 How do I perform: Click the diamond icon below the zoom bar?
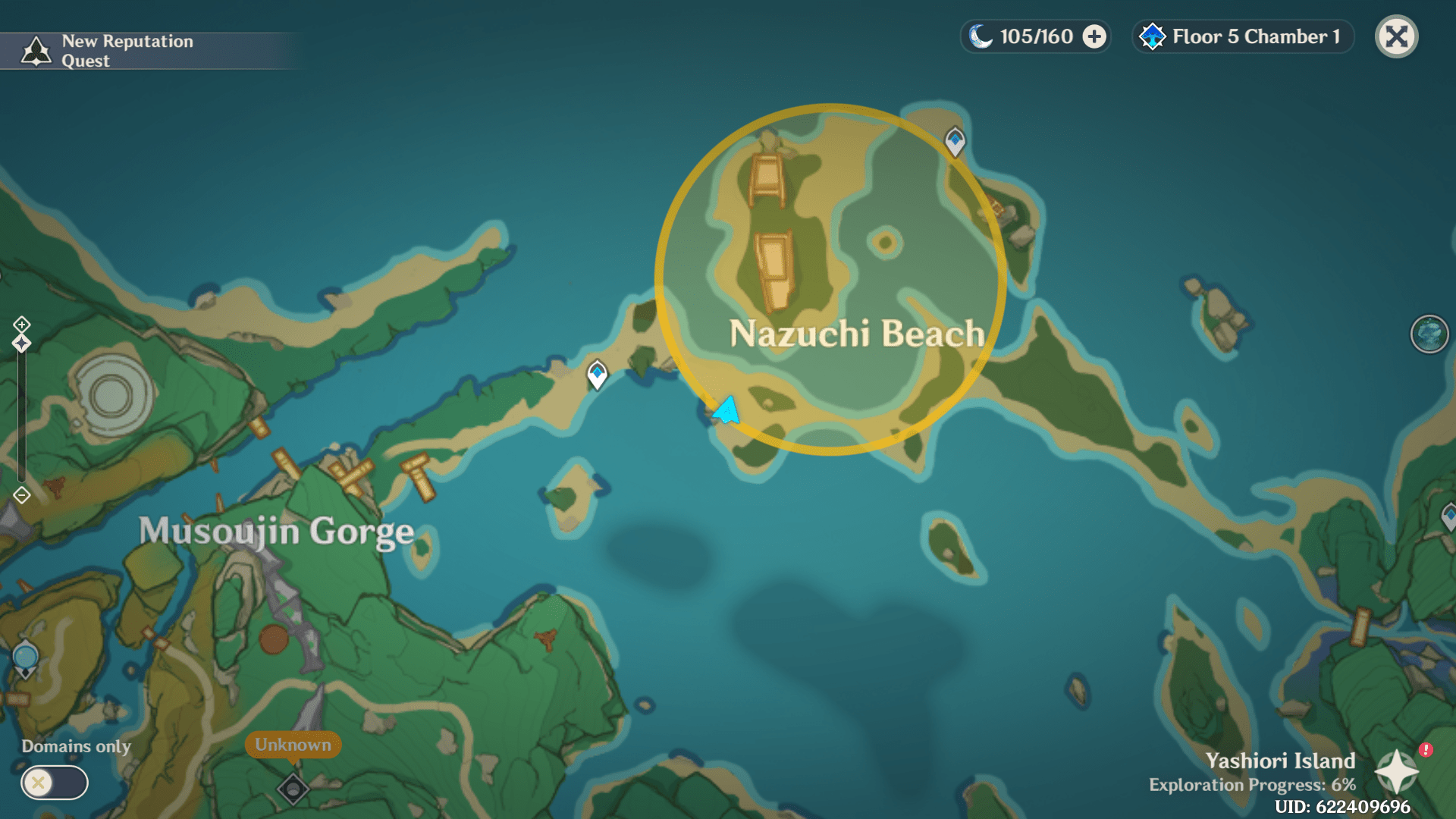[20, 494]
